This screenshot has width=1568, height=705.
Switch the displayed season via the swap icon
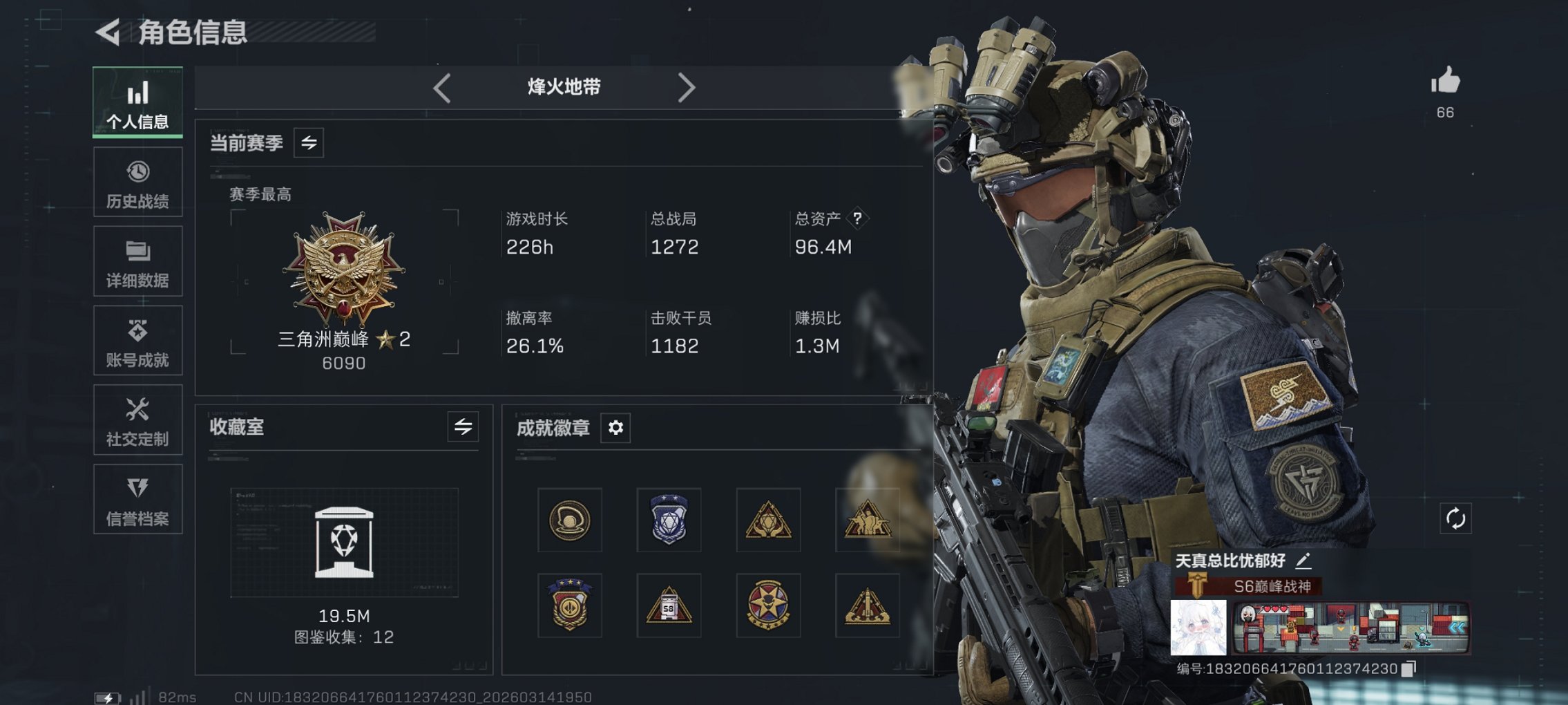coord(309,144)
